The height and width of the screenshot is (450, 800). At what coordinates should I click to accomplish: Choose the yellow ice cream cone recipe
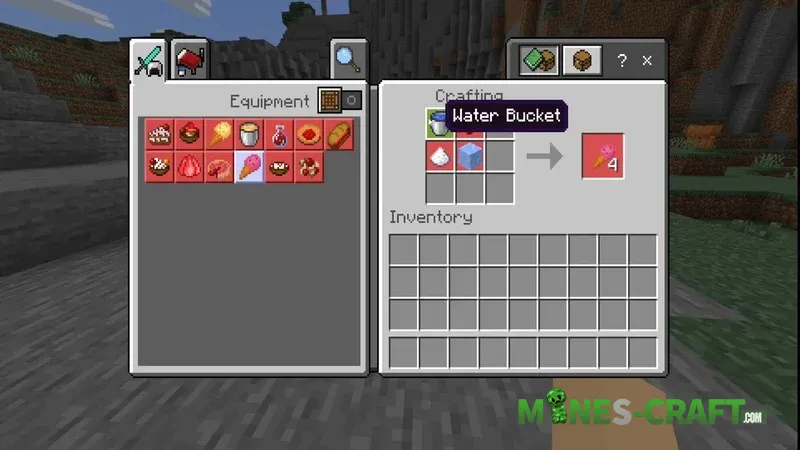point(219,135)
